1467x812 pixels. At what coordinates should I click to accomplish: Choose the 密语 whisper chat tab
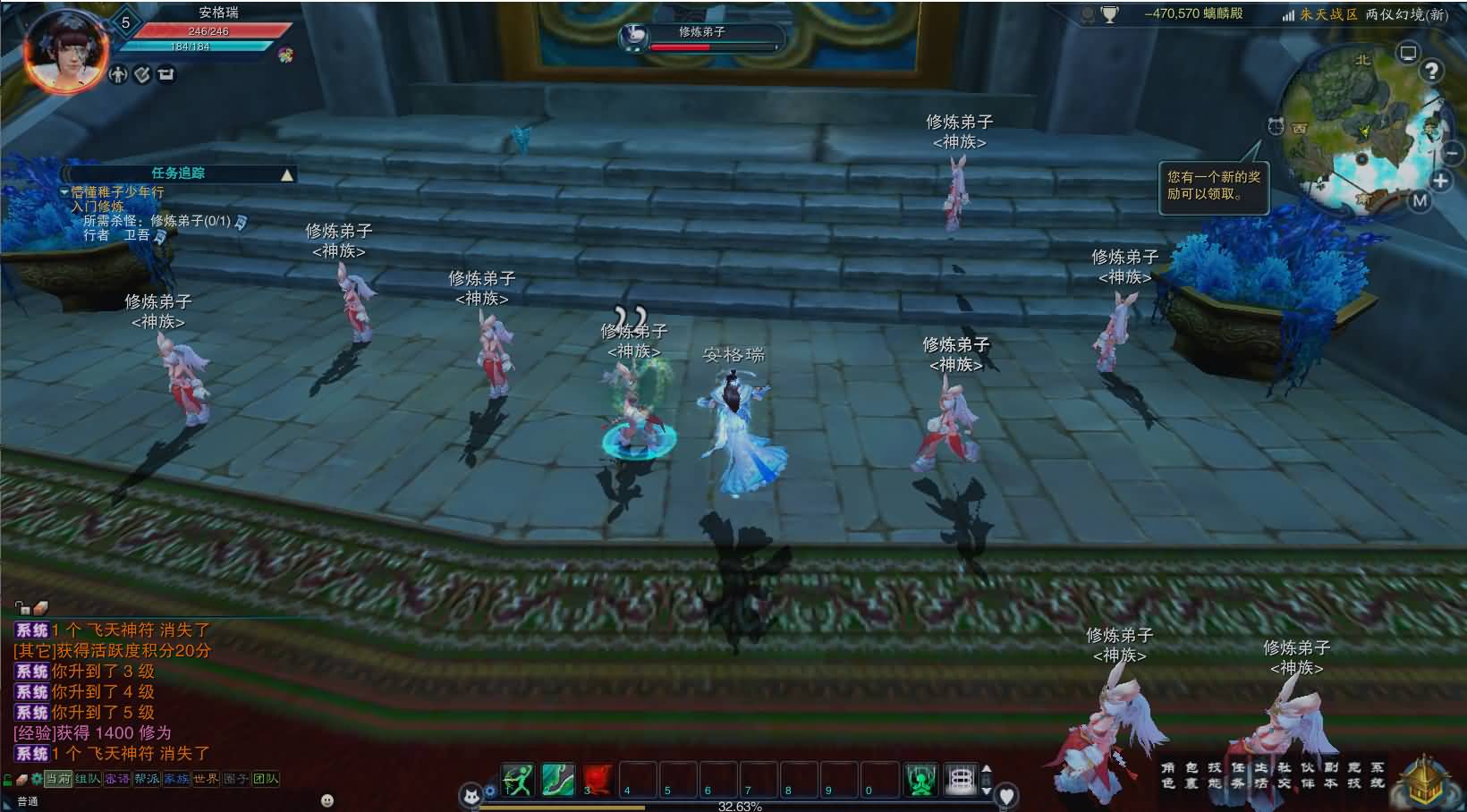tap(117, 779)
